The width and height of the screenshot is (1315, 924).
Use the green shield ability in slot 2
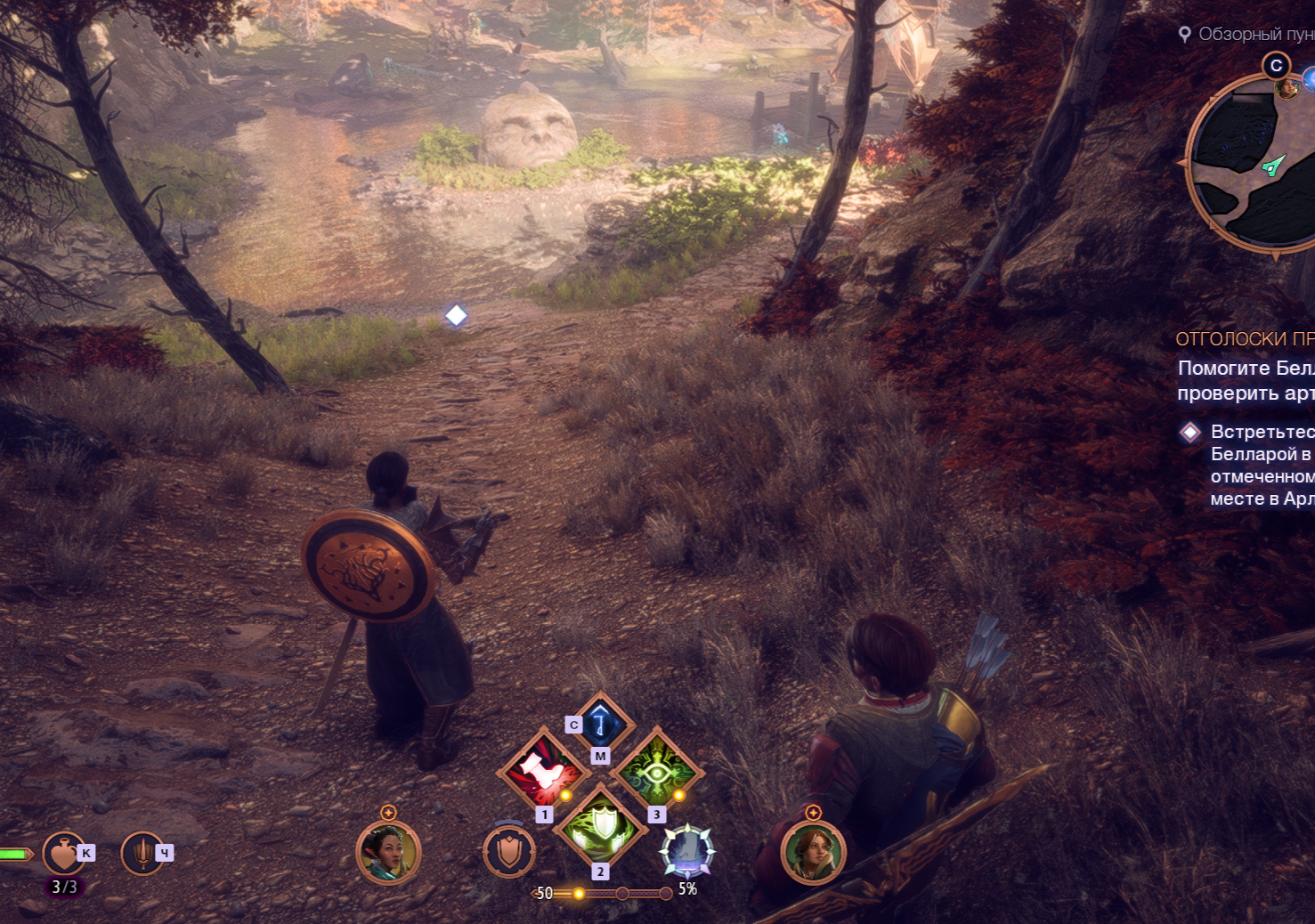(601, 825)
